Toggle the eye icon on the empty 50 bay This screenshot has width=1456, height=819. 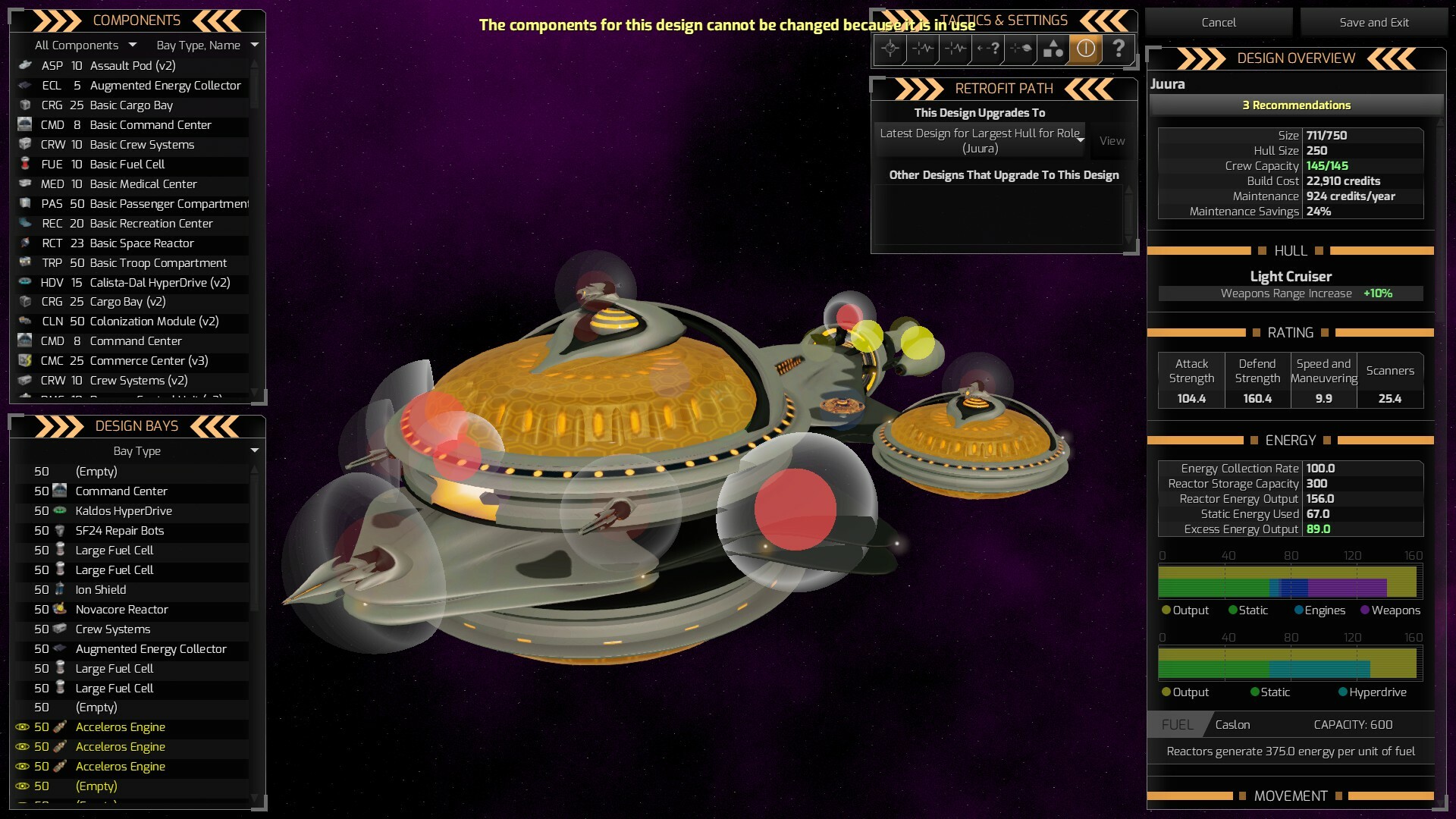pyautogui.click(x=22, y=786)
